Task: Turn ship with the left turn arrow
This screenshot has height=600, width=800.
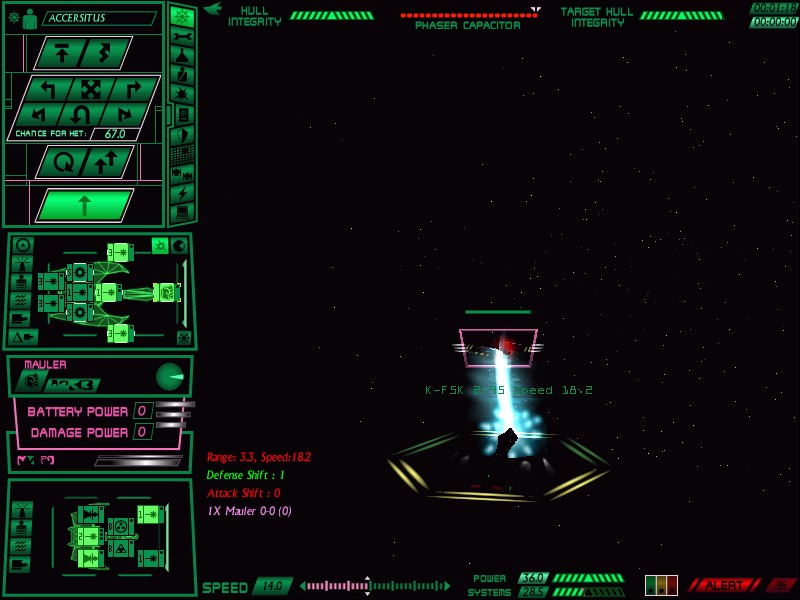Action: (46, 88)
